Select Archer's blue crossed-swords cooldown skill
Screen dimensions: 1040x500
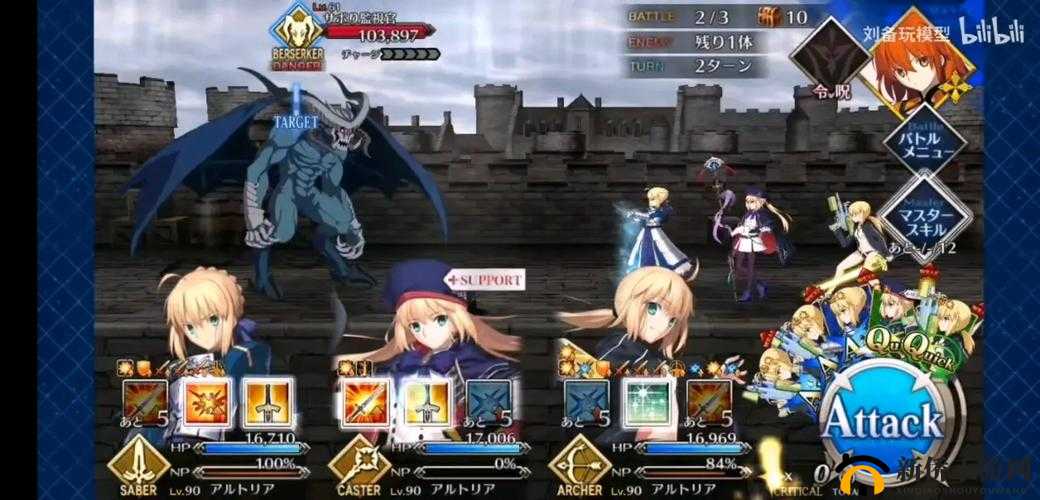(x=586, y=401)
